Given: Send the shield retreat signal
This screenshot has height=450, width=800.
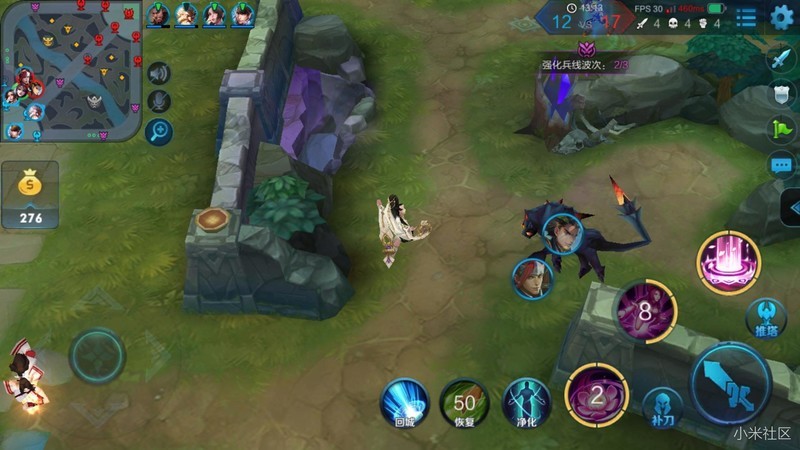Looking at the screenshot, I should click(x=780, y=94).
